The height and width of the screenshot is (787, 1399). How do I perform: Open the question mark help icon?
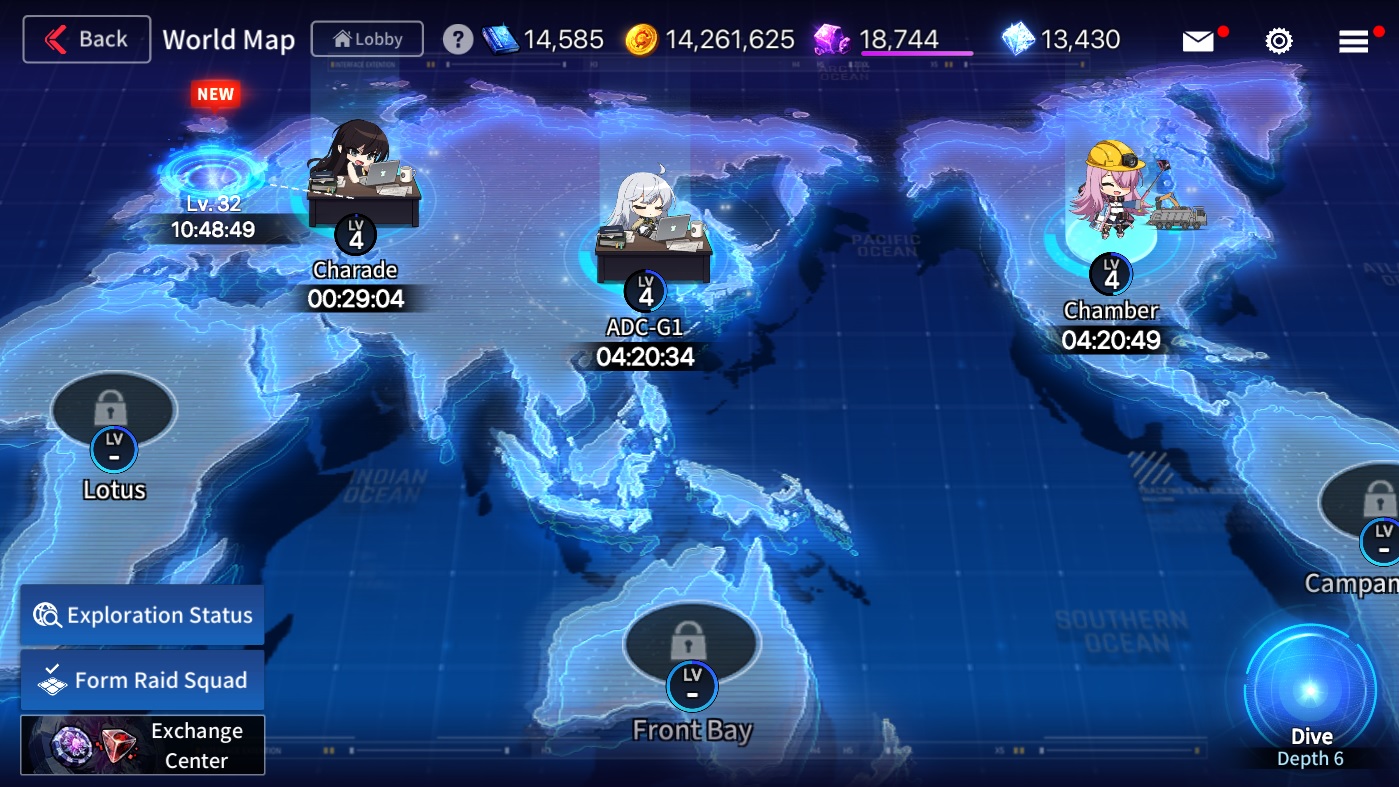[x=457, y=40]
